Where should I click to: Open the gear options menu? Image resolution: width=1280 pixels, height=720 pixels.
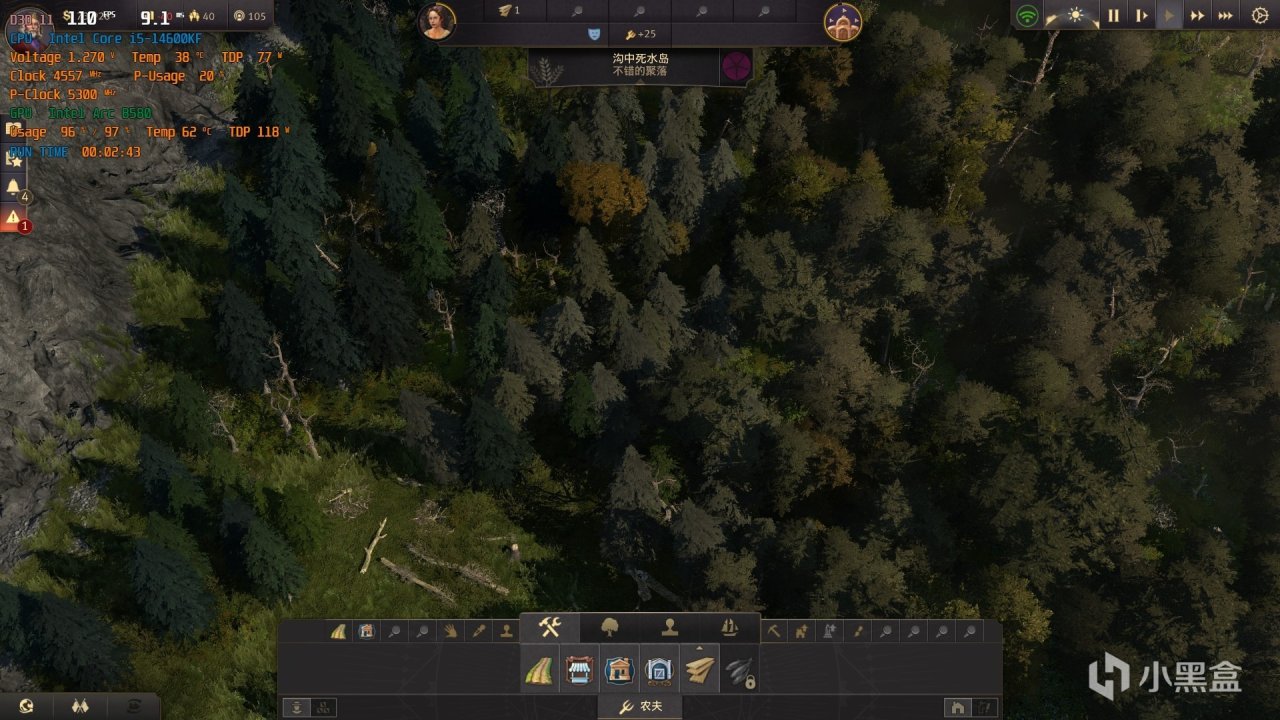1259,16
